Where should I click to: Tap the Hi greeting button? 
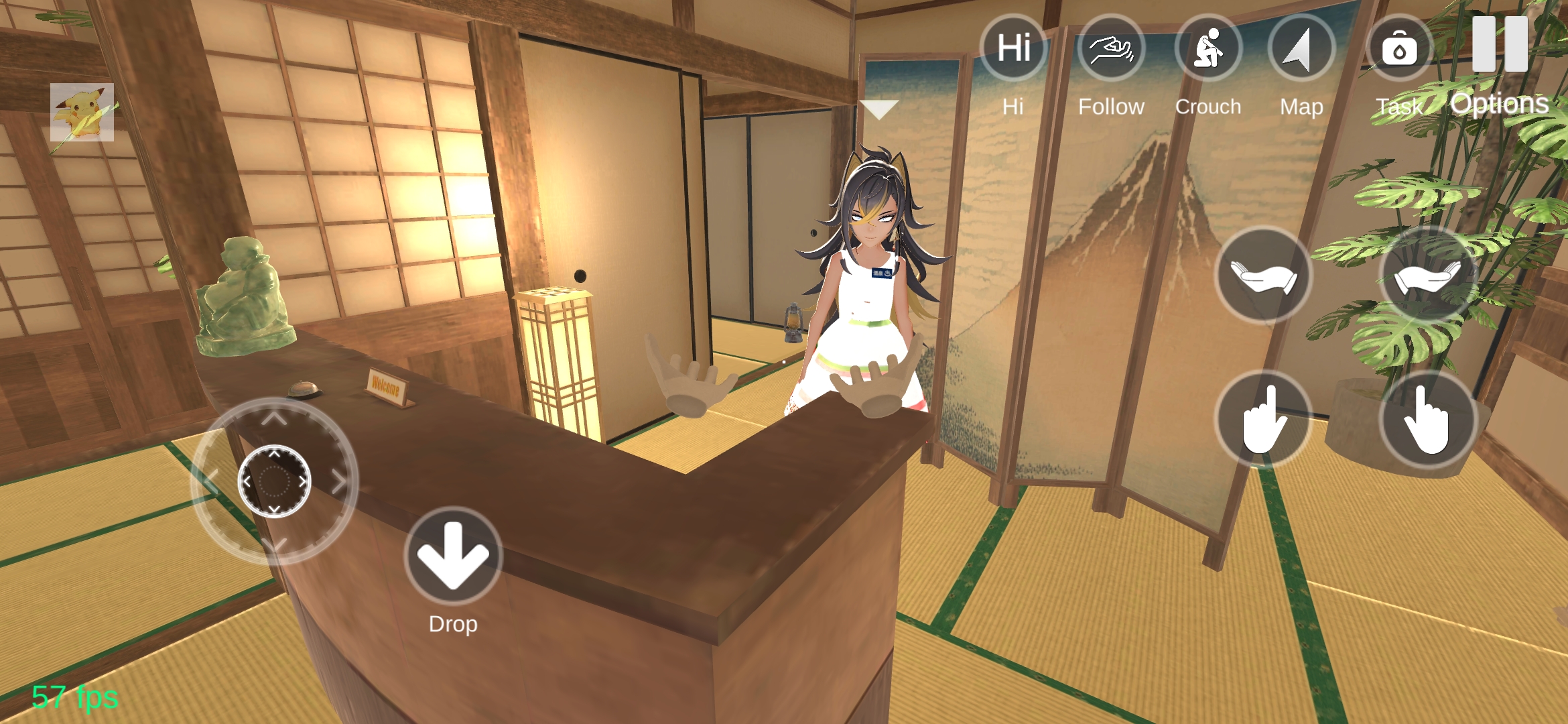click(x=1013, y=49)
